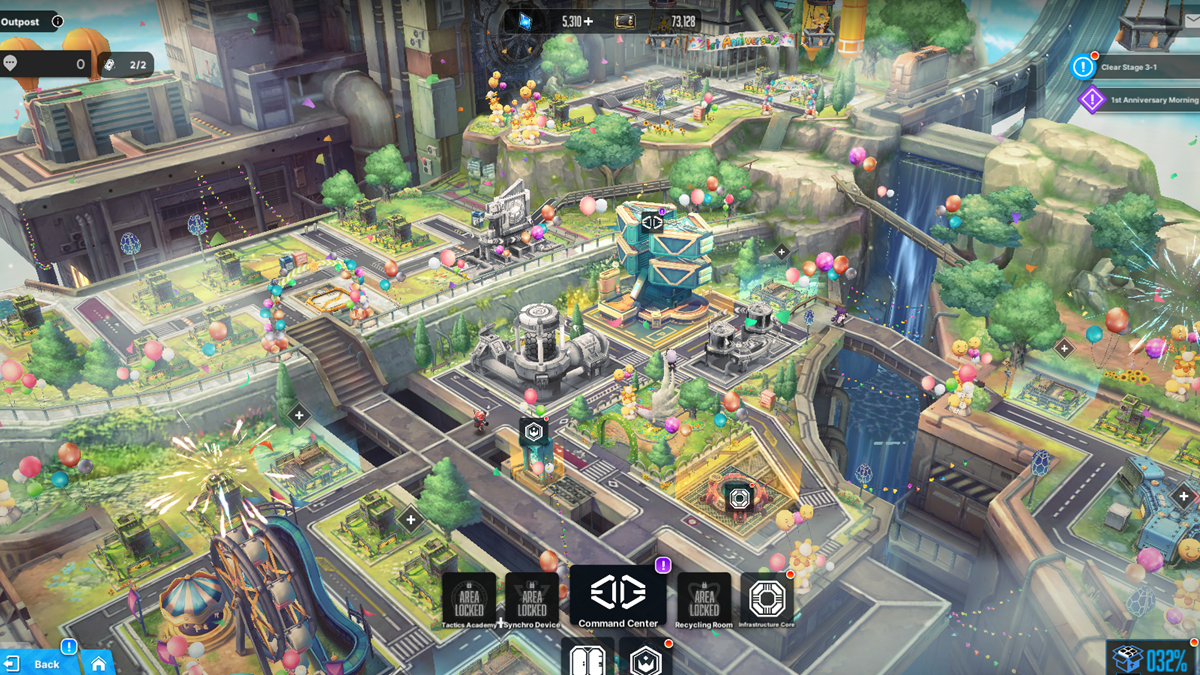Open the Infrastructure Core
Viewport: 1200px width, 675px height.
tap(766, 601)
